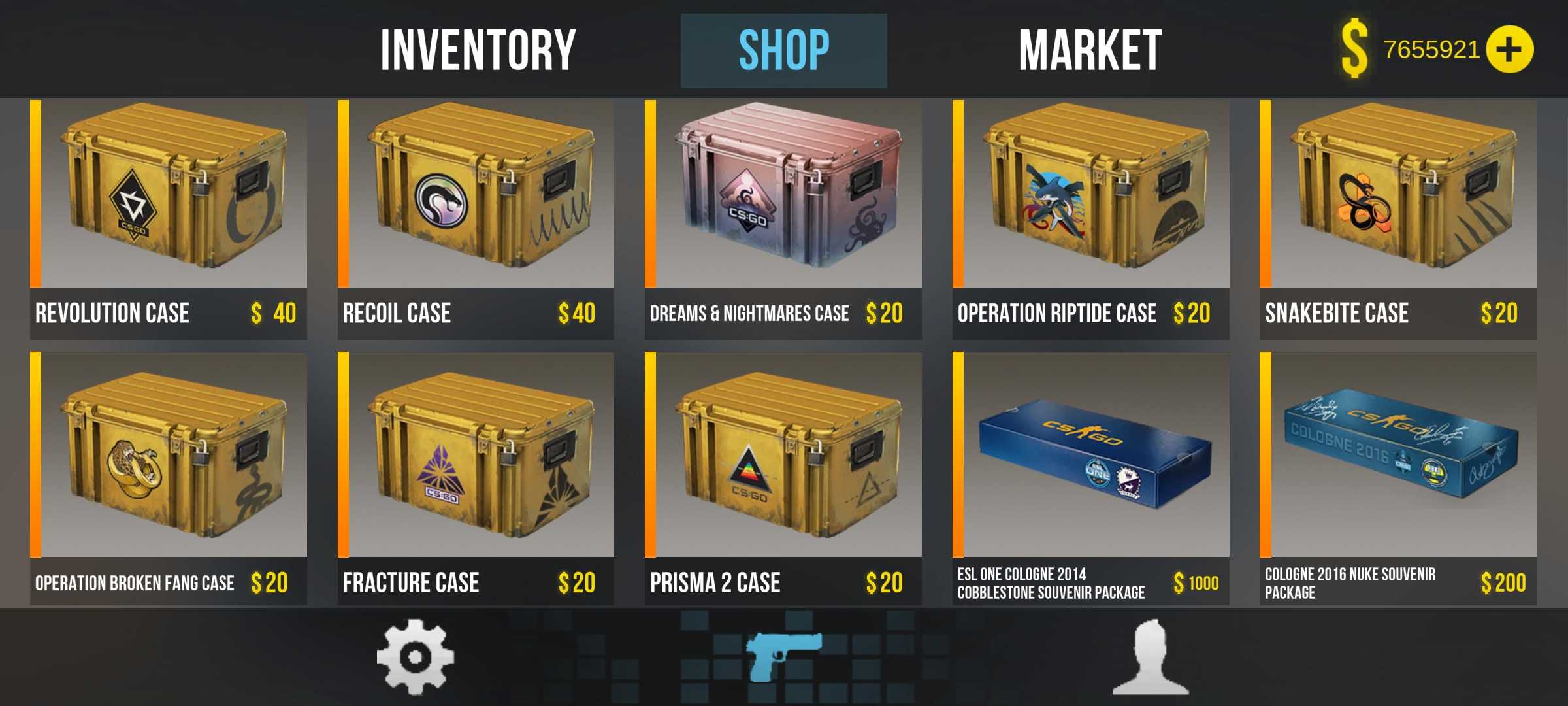Viewport: 1568px width, 706px height.
Task: Tap the blue pistol icon
Action: [x=783, y=656]
